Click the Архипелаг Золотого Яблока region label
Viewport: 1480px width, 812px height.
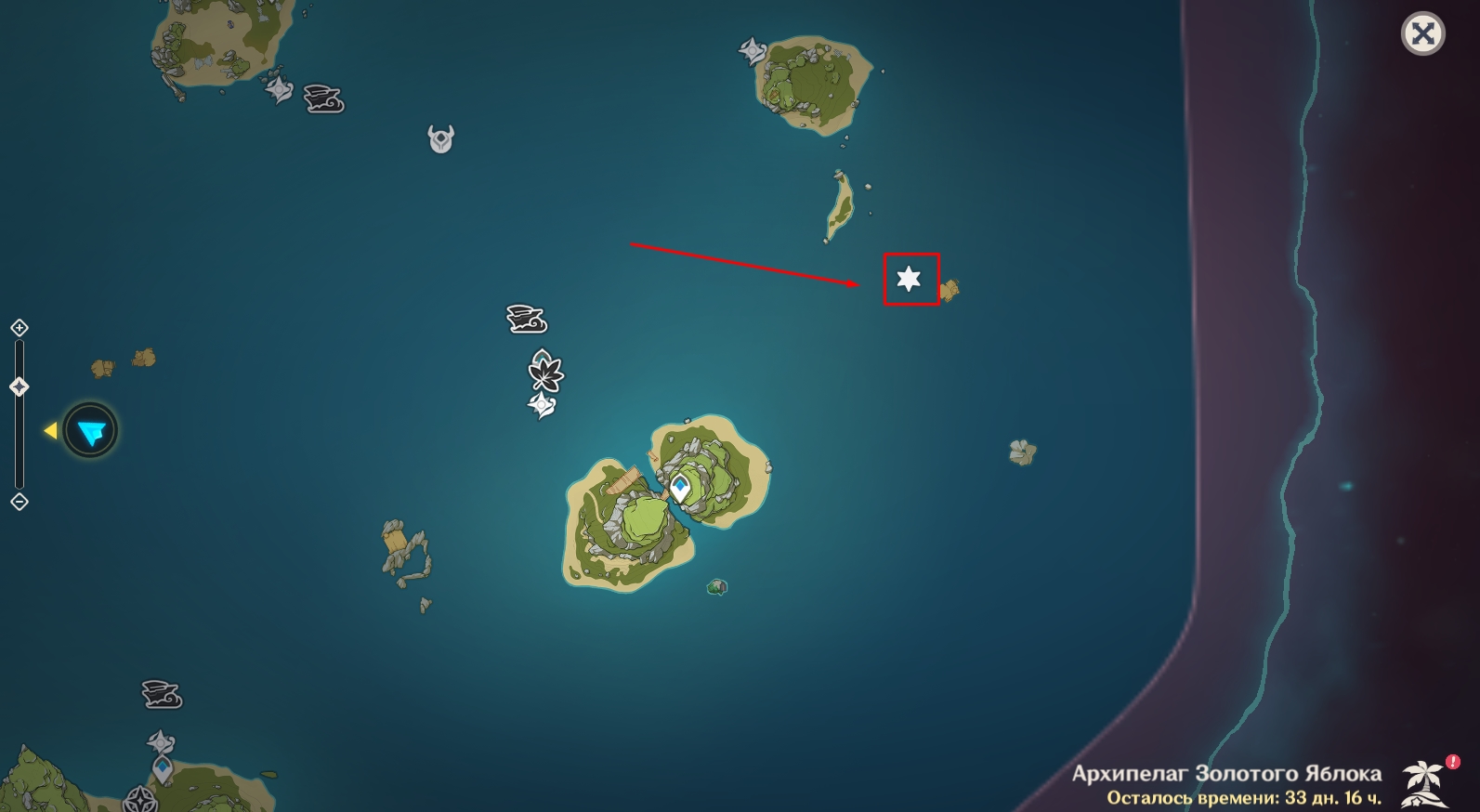[x=1226, y=773]
